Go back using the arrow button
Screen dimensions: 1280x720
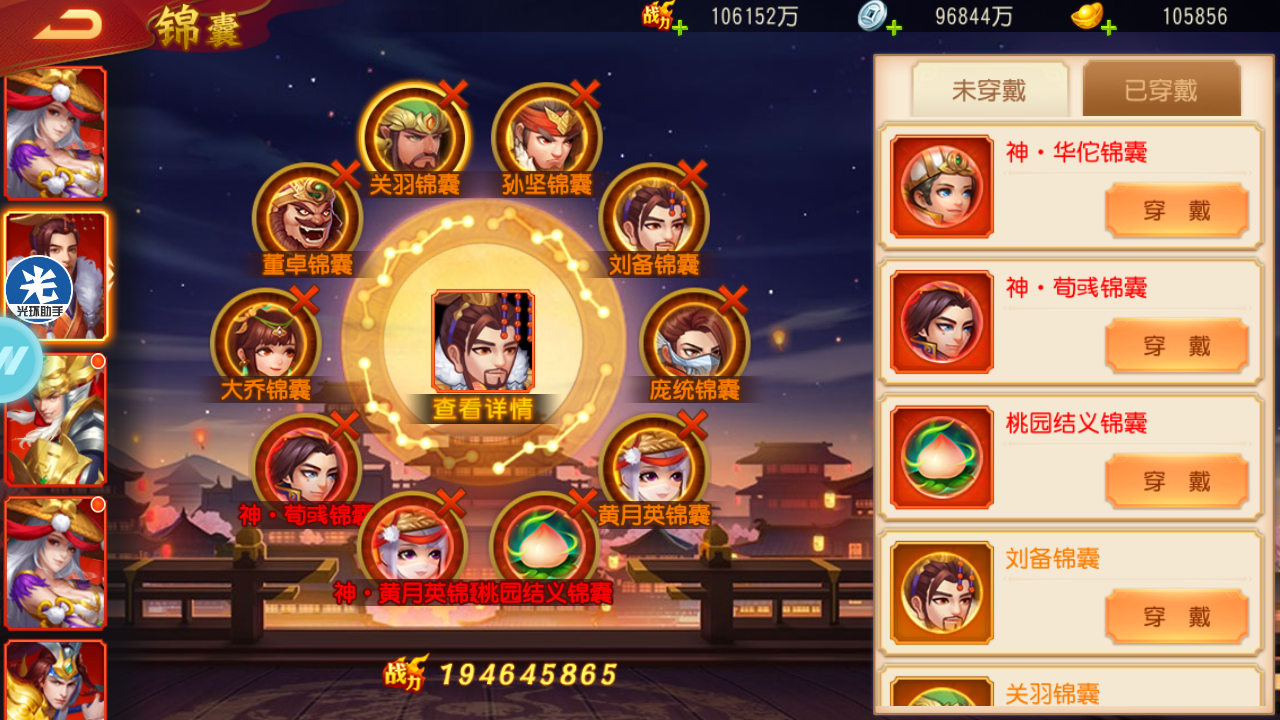pos(66,25)
